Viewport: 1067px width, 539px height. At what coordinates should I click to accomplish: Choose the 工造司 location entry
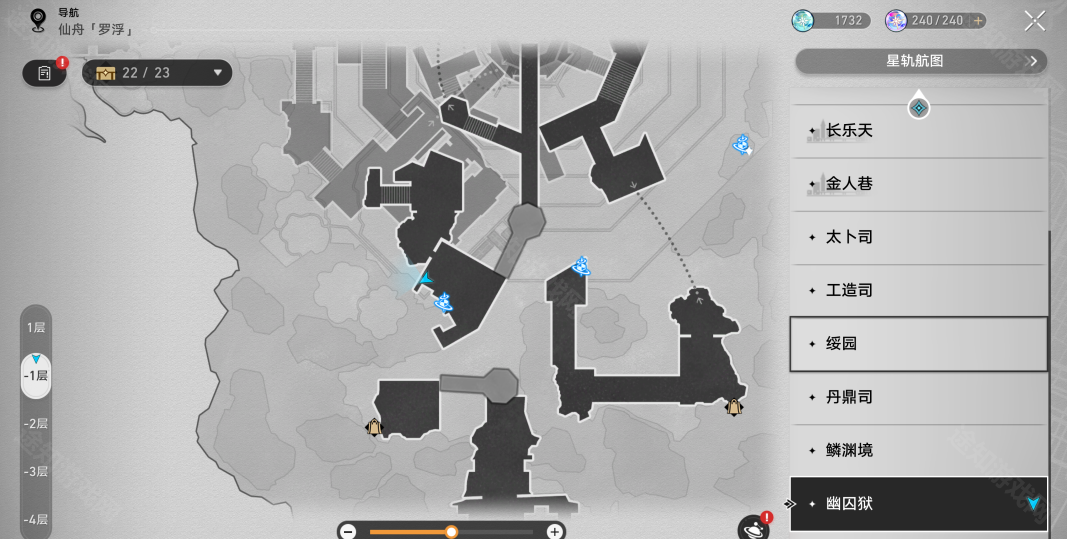pyautogui.click(x=918, y=290)
